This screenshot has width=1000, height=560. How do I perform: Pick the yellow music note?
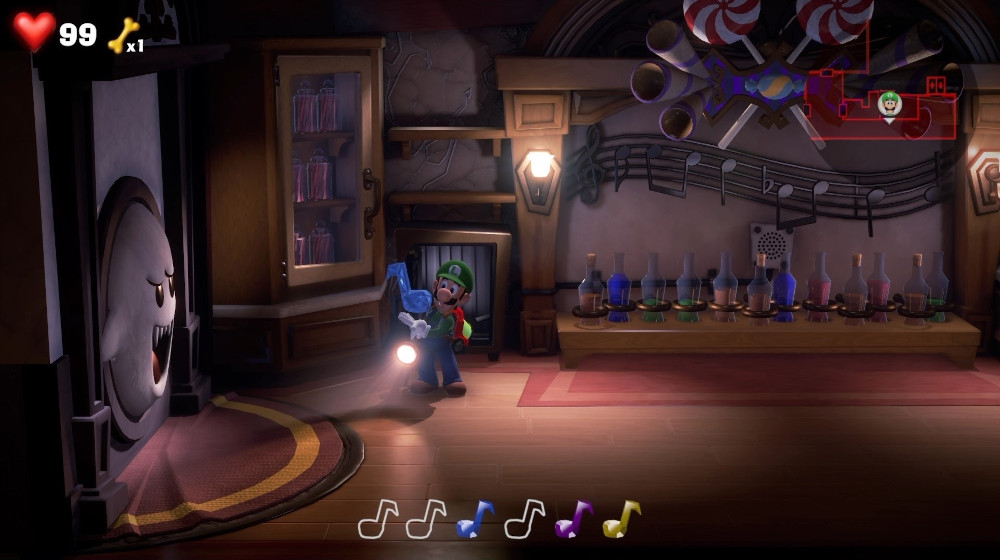(621, 519)
